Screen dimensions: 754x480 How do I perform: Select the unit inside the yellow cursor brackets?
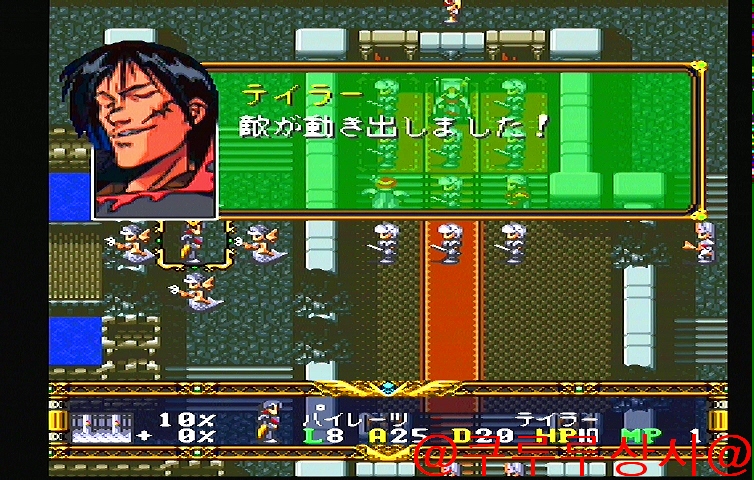coord(190,243)
